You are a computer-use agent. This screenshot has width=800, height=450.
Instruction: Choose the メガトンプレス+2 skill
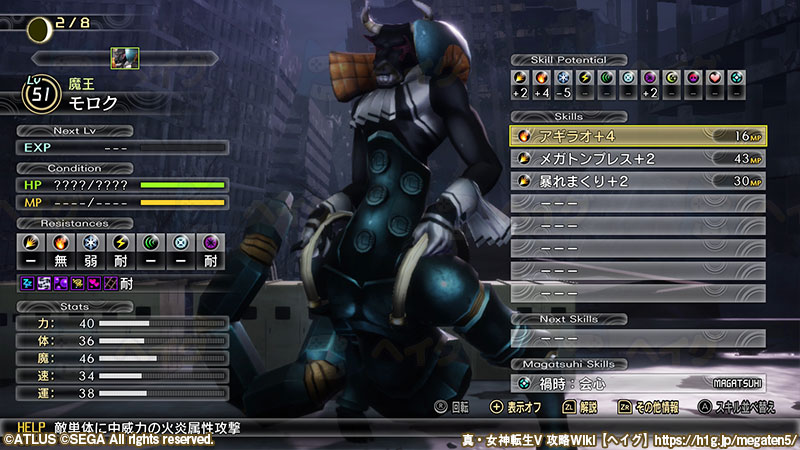(638, 158)
